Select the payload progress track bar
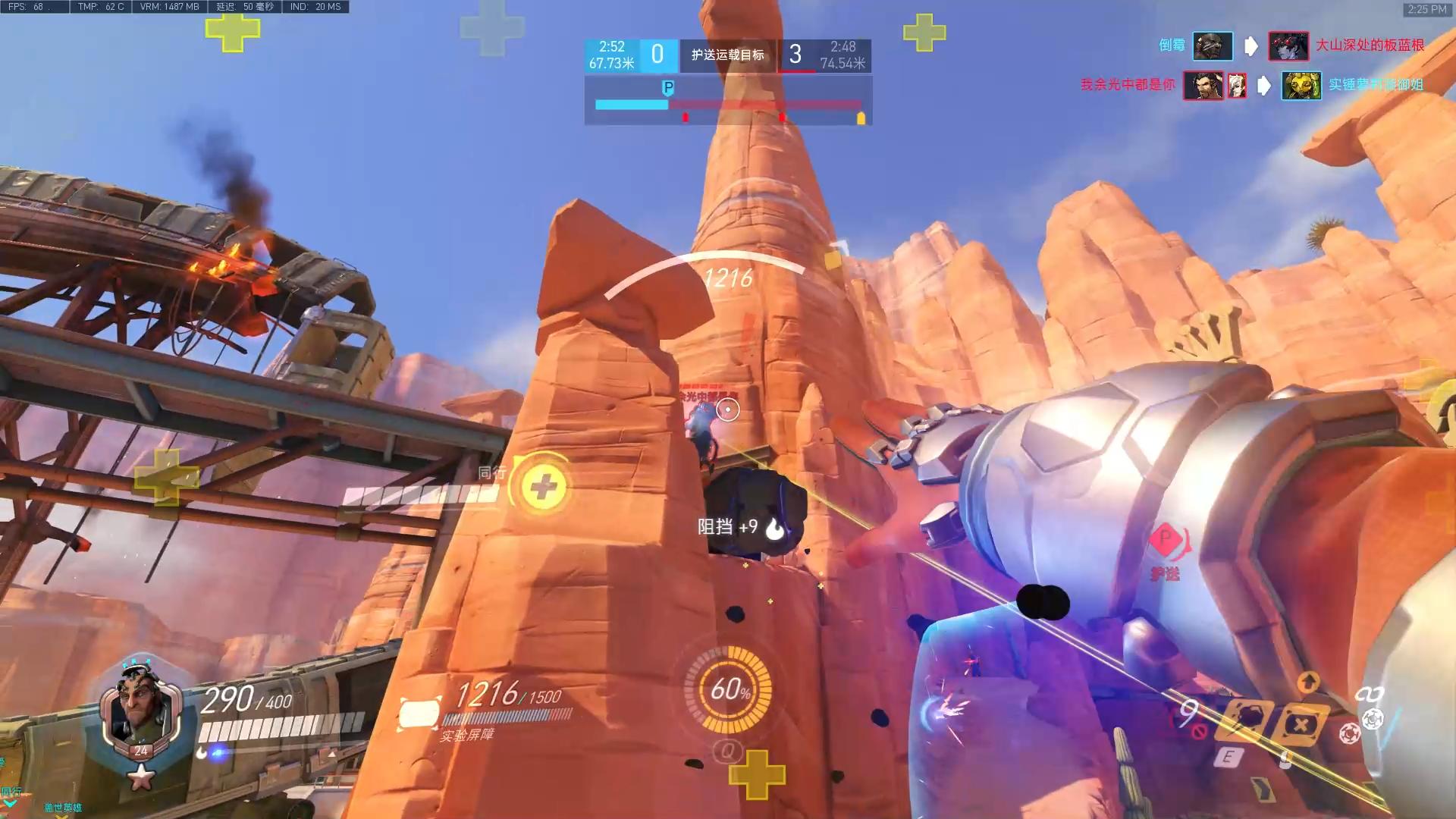 click(728, 105)
